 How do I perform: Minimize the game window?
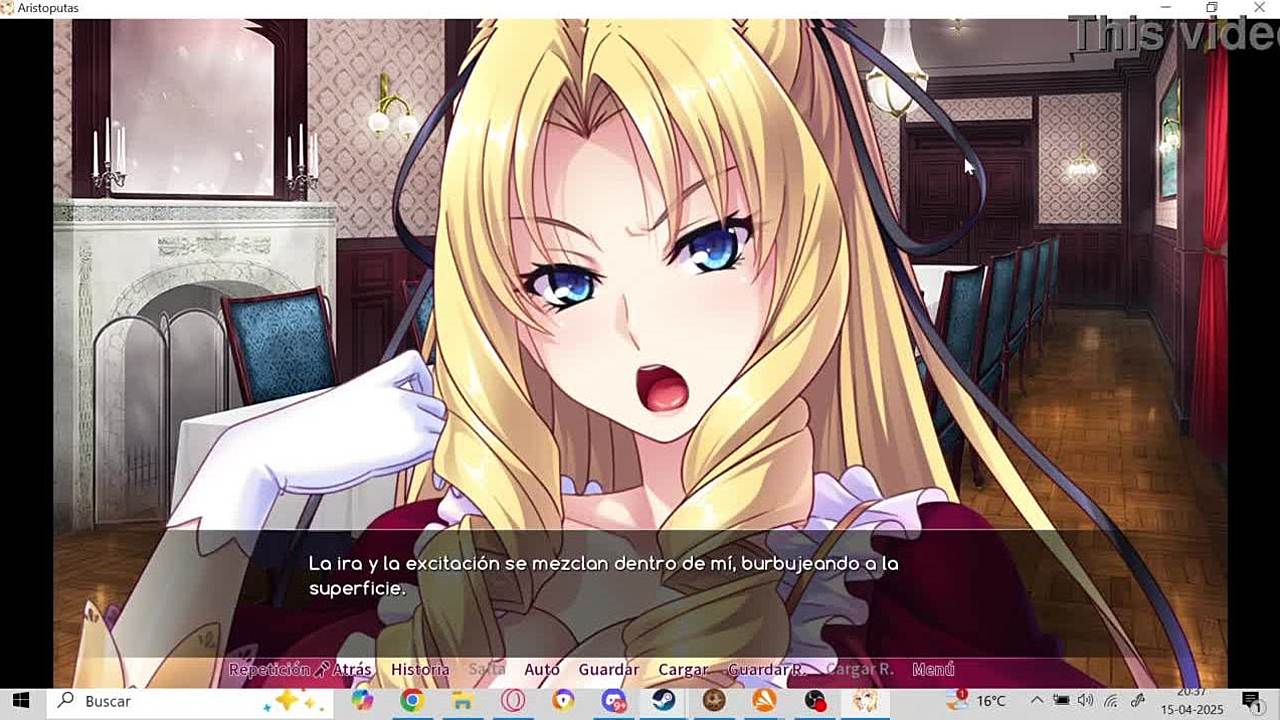pyautogui.click(x=1166, y=8)
